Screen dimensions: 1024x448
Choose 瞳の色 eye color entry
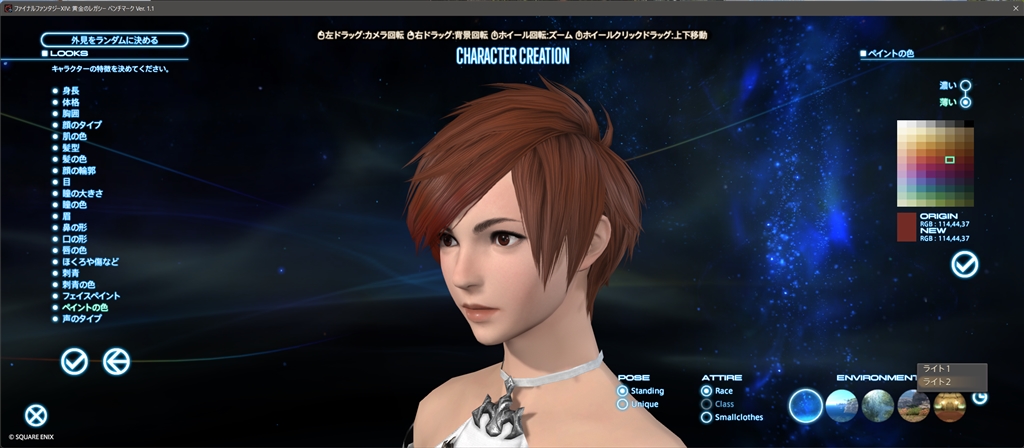74,204
